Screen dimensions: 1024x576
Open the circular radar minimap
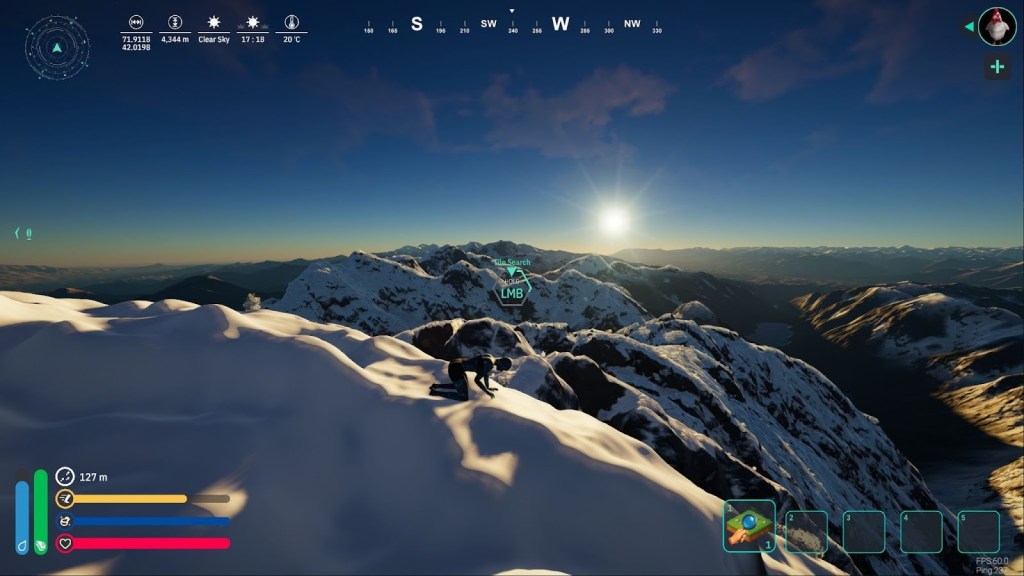point(57,47)
